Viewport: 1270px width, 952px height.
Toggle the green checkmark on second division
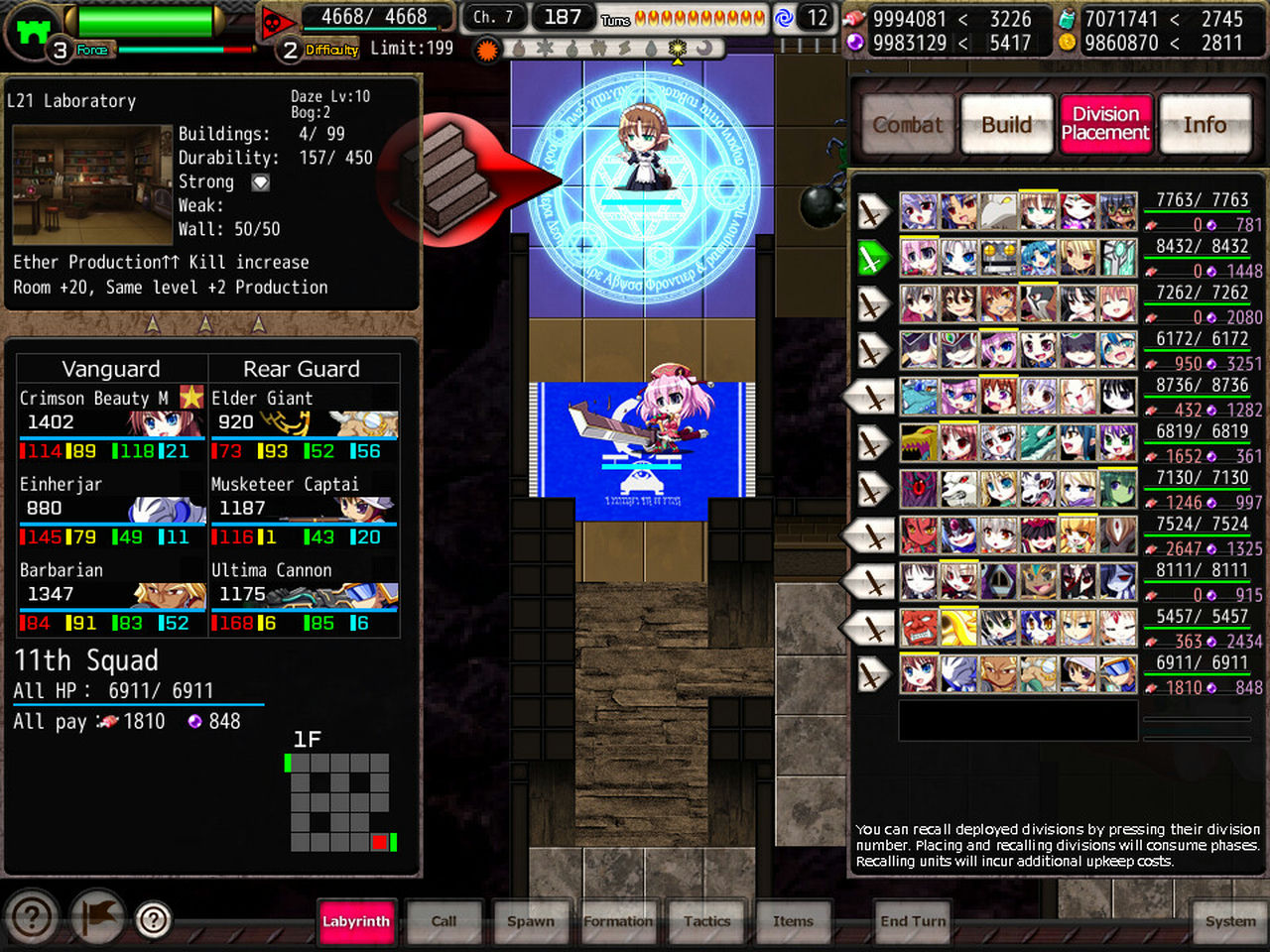coord(871,258)
